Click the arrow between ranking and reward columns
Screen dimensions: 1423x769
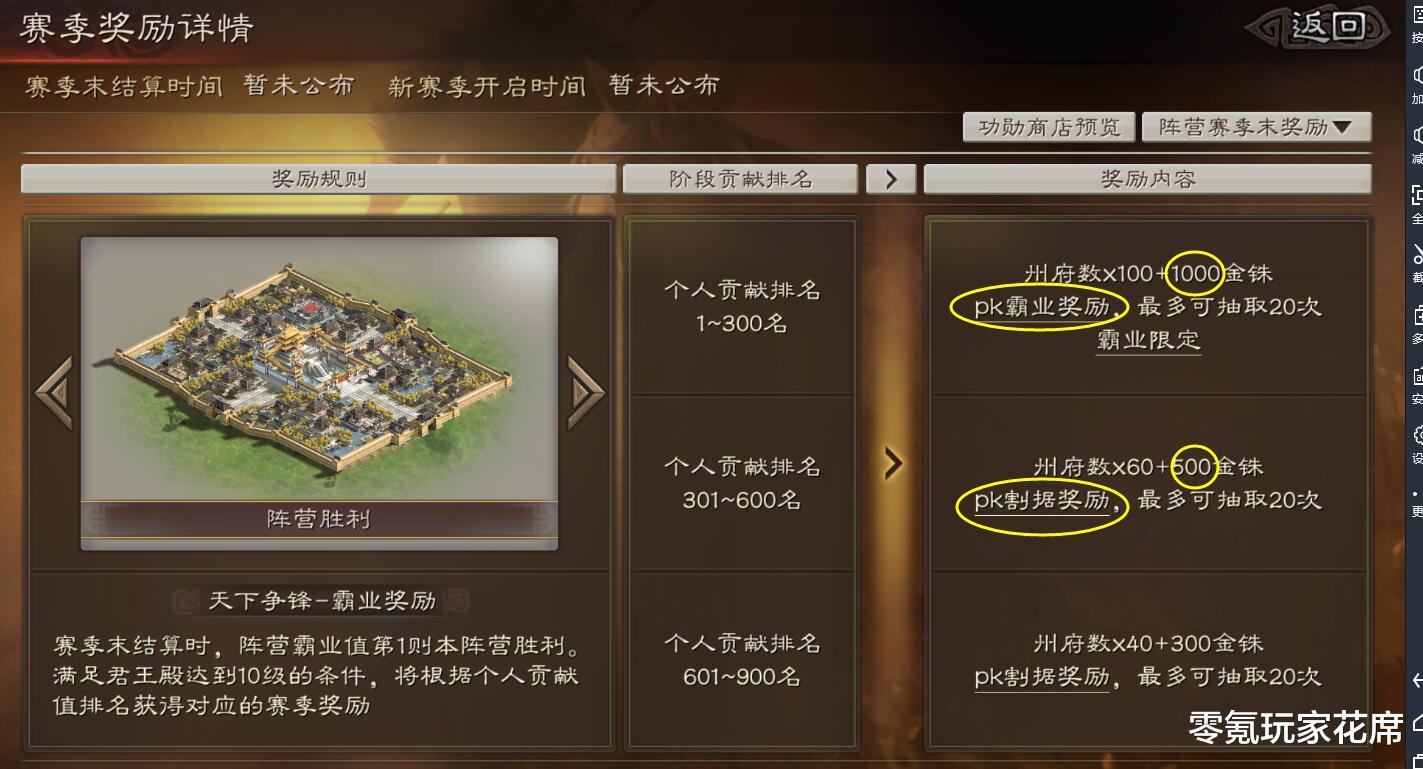(x=891, y=463)
